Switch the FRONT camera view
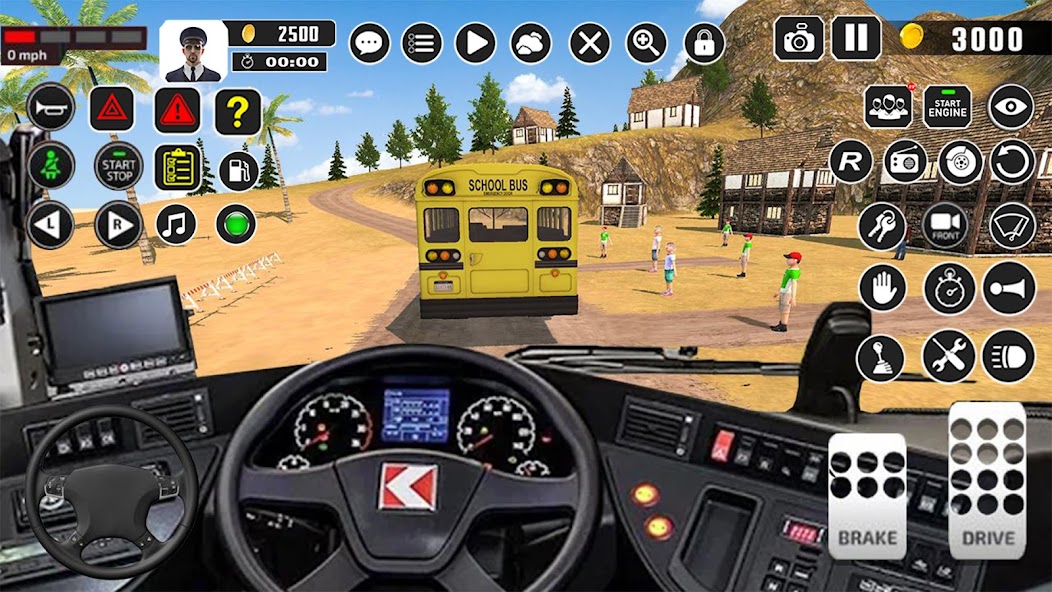The image size is (1052, 592). tap(945, 226)
